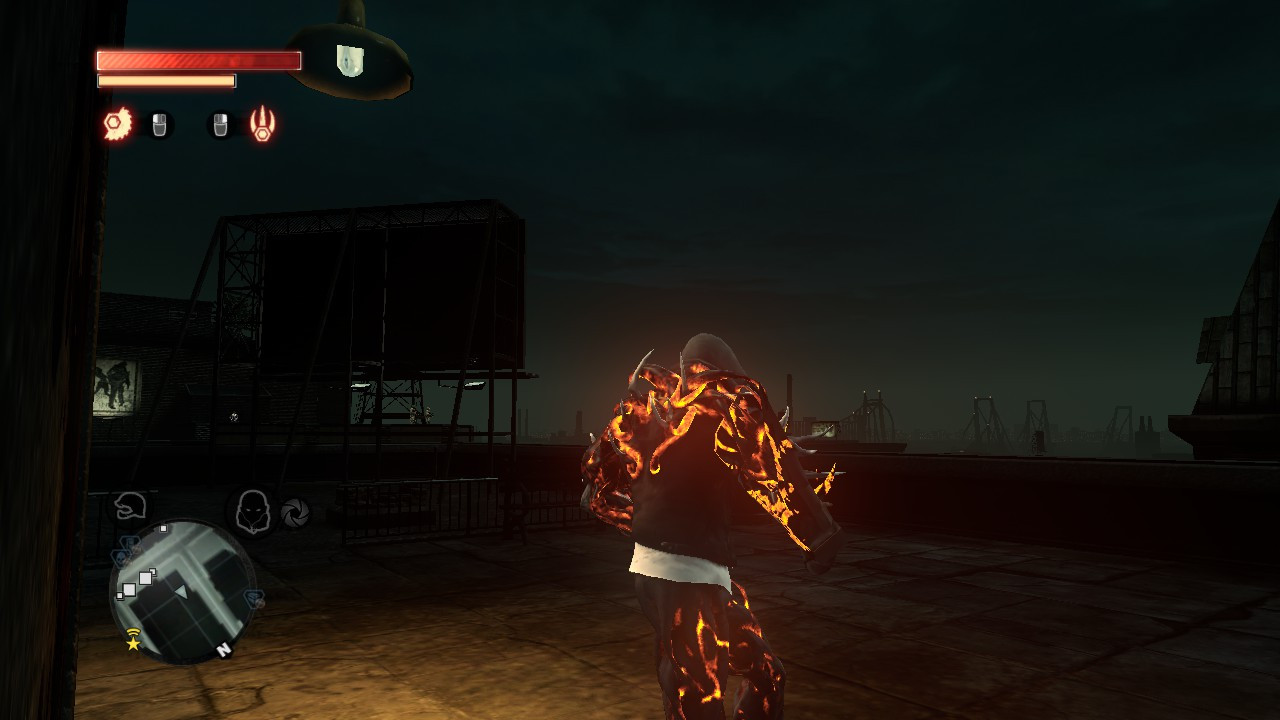The height and width of the screenshot is (720, 1280).
Task: Click the yellow signal strength icon on the minimap
Action: pyautogui.click(x=132, y=632)
